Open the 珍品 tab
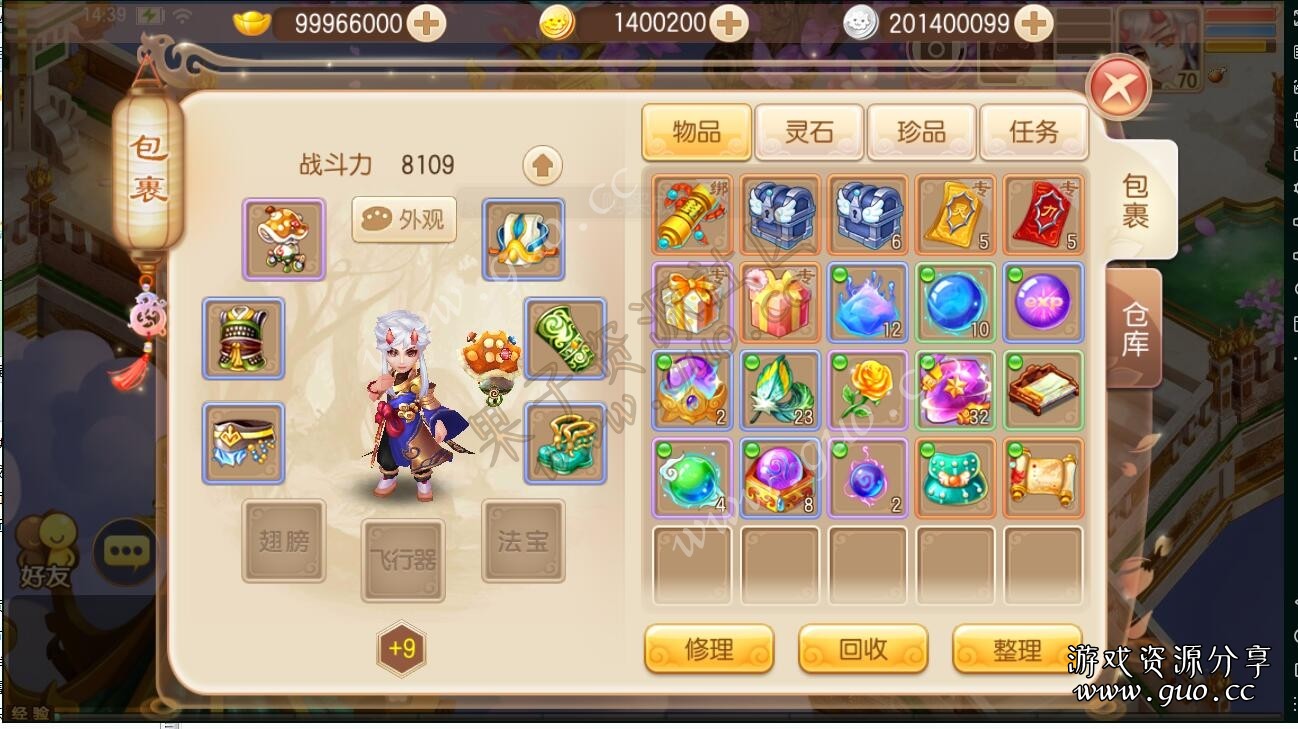This screenshot has width=1298, height=729. (x=921, y=131)
